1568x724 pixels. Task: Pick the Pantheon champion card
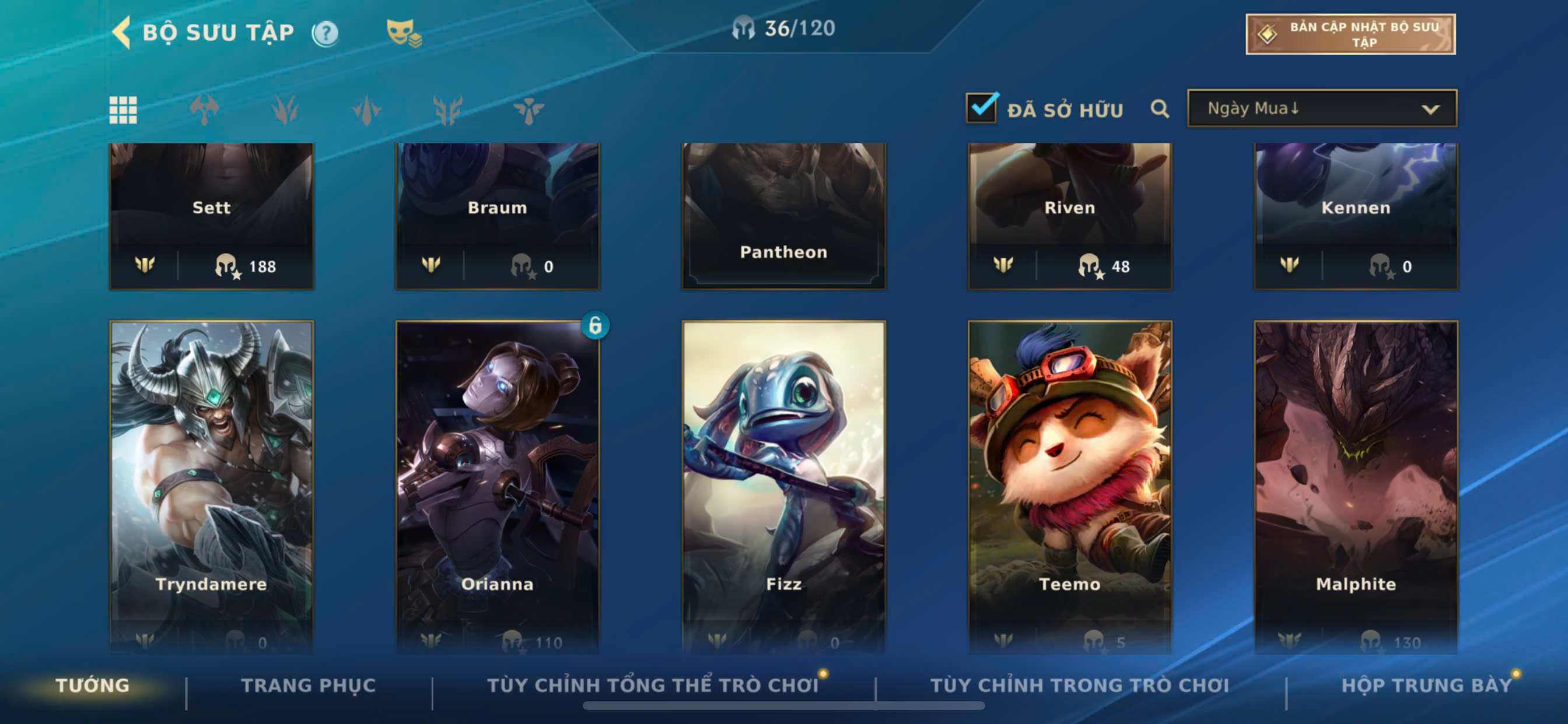coord(783,215)
